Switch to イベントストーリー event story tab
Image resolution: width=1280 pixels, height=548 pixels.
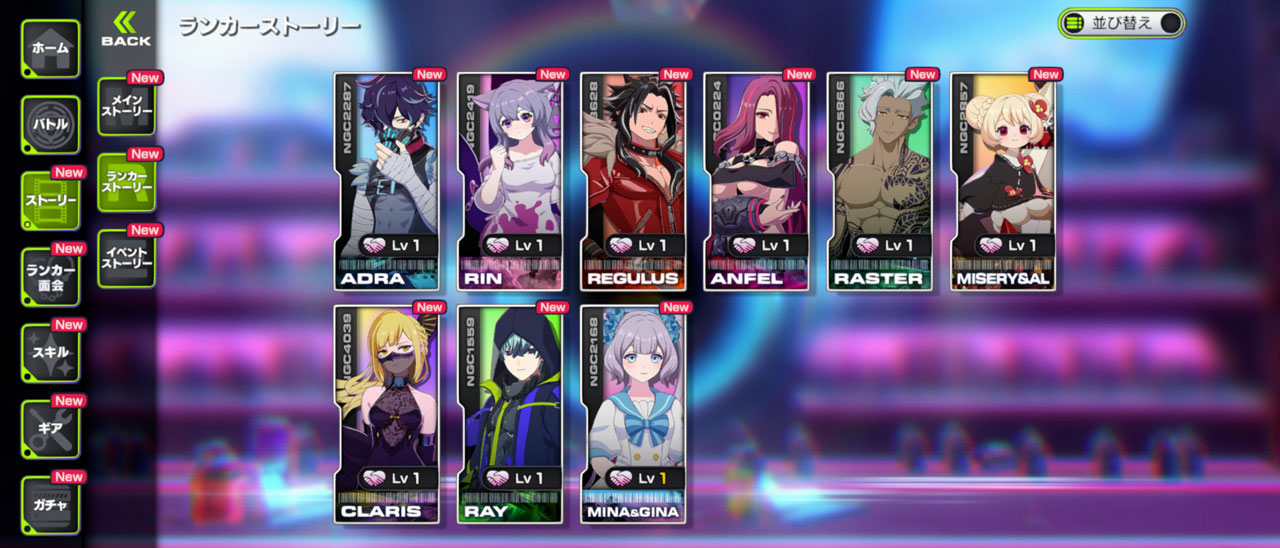tap(126, 258)
